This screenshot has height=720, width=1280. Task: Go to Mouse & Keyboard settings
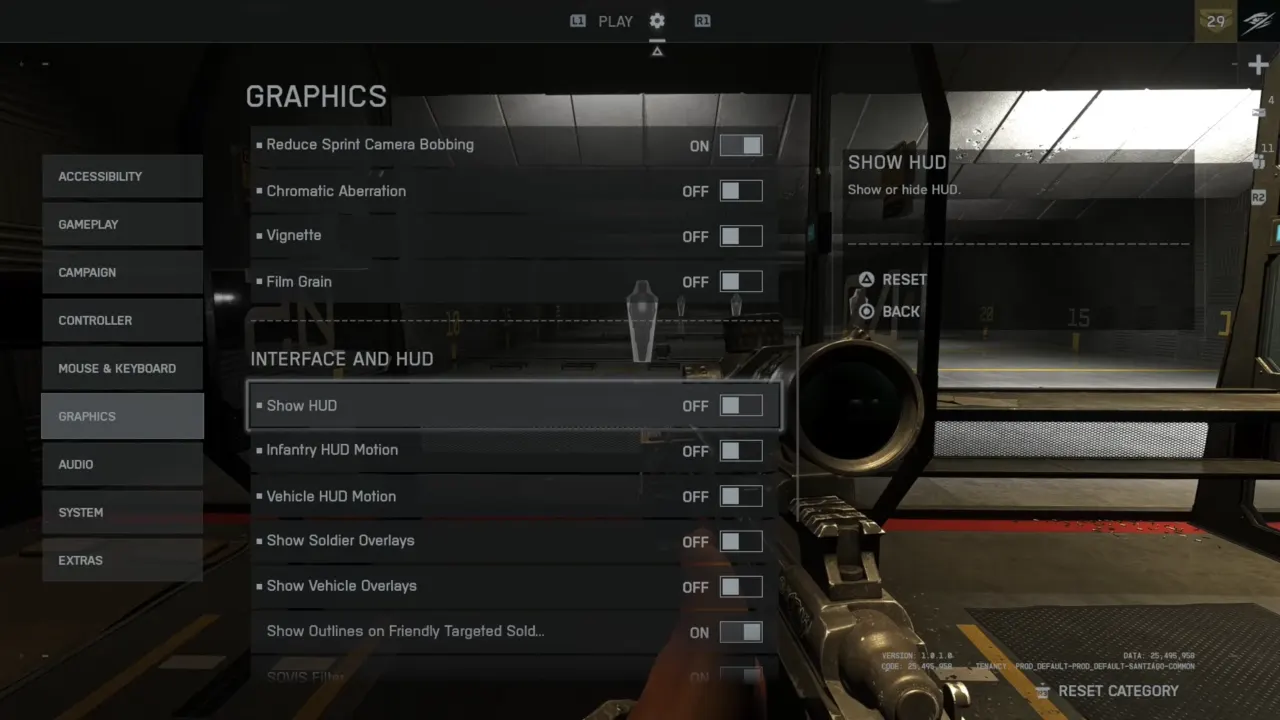point(122,368)
